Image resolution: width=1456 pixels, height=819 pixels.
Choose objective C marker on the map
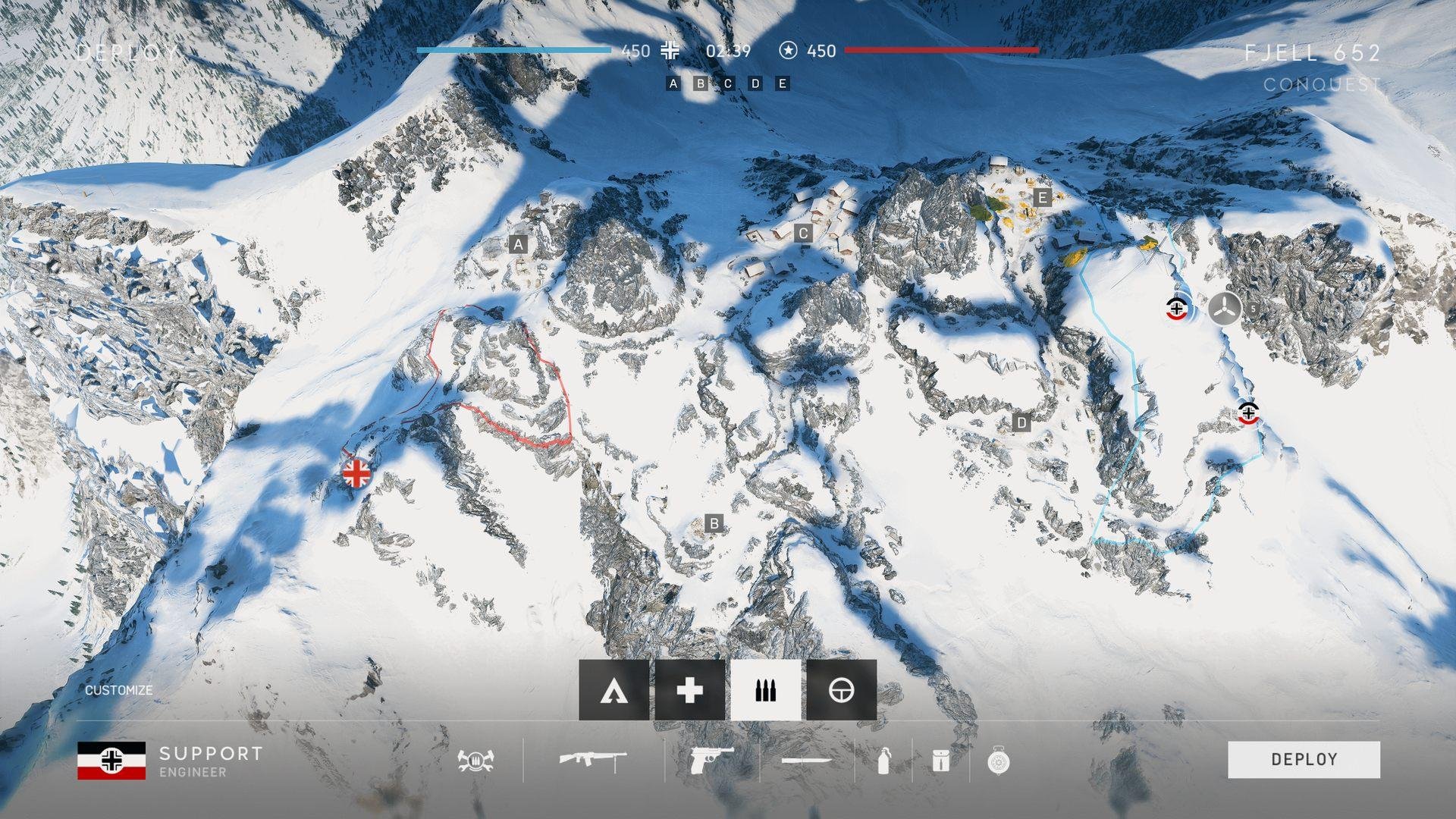coord(803,234)
